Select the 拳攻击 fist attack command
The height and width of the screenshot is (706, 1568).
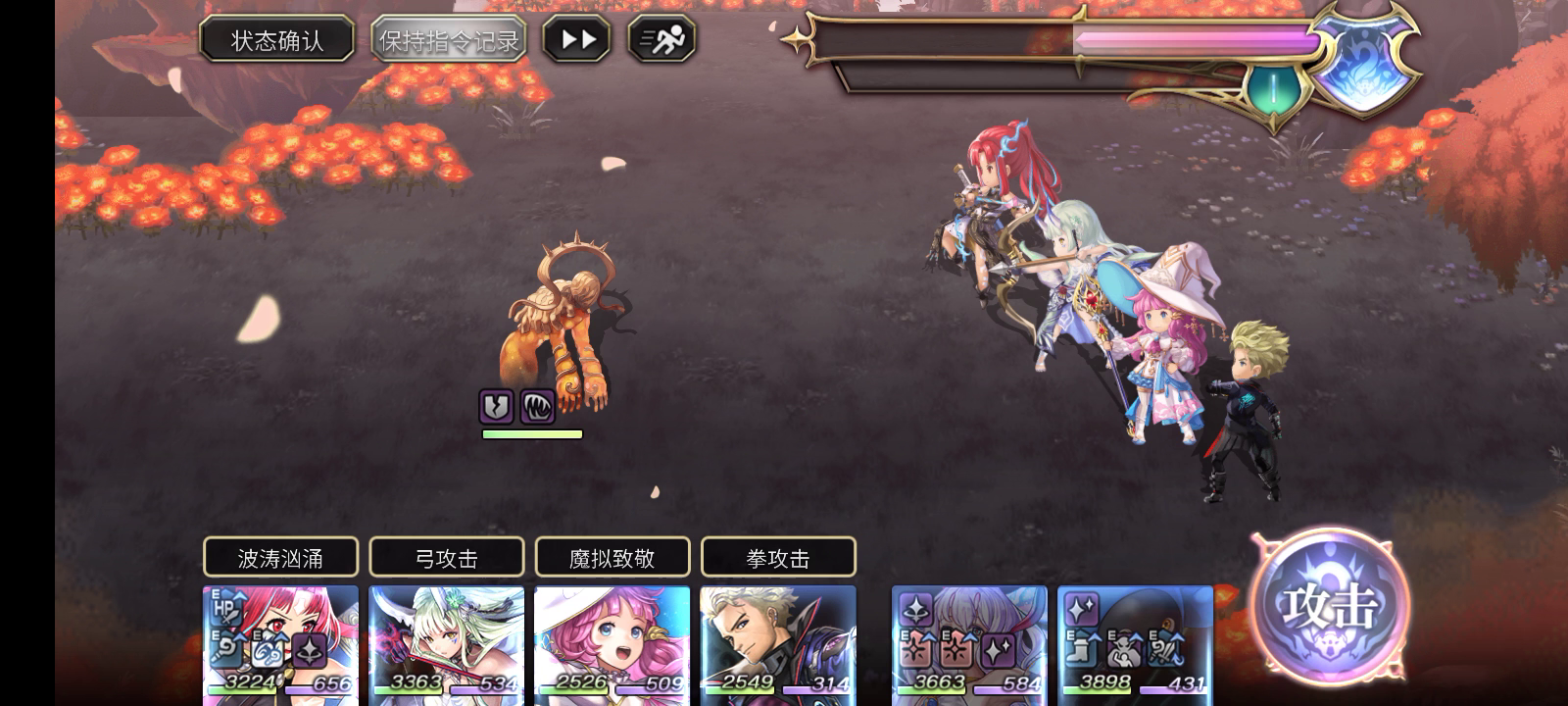[x=777, y=556]
